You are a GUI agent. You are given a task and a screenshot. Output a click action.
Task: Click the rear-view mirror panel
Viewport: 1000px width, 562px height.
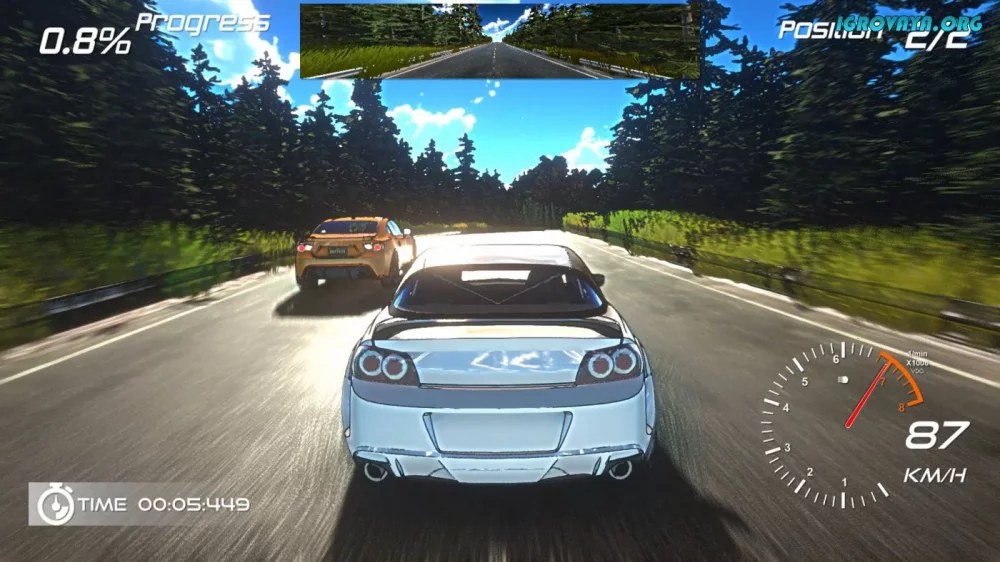499,41
